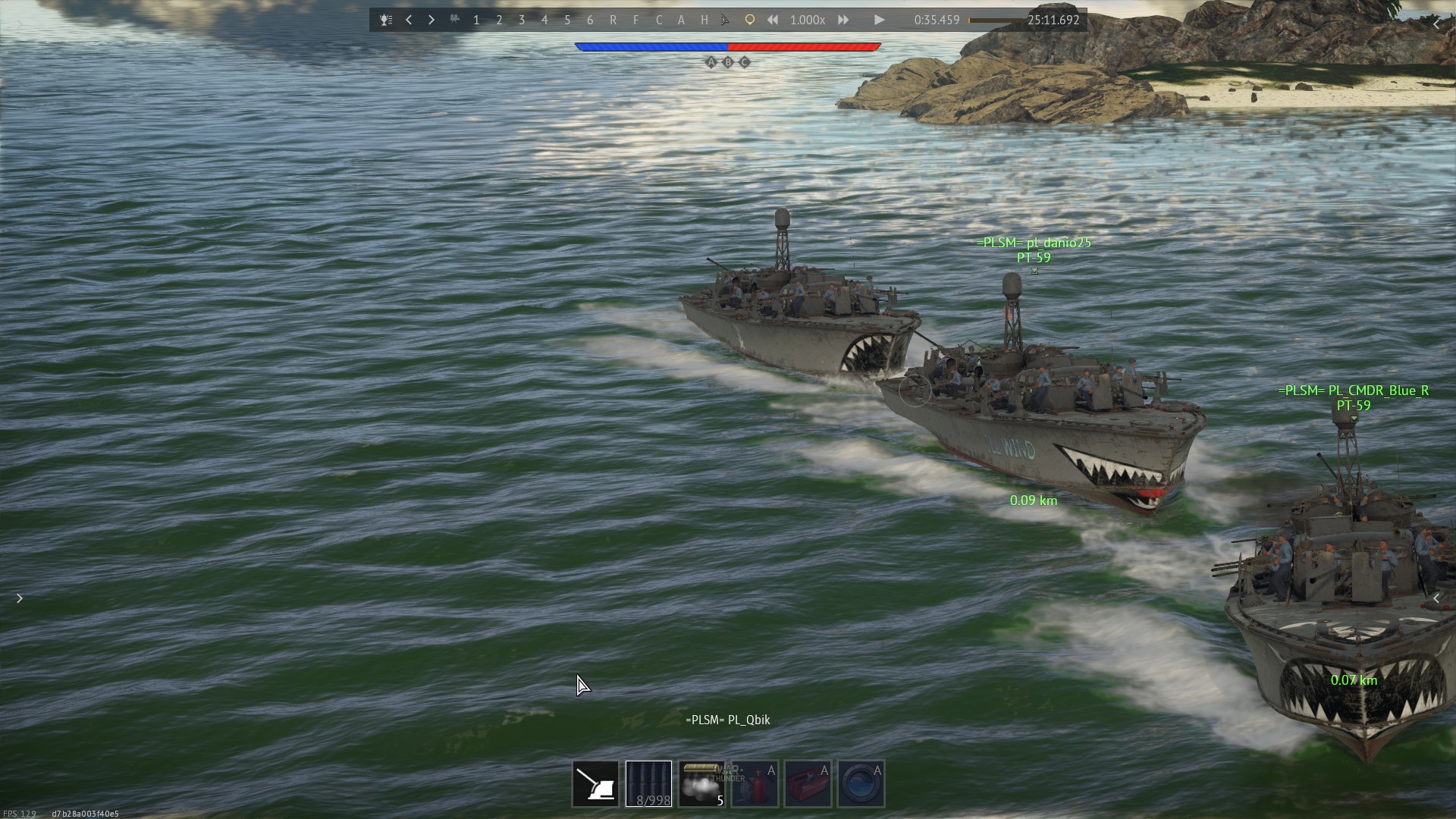Choose camera preset 1 in replay bar
The image size is (1456, 819).
[476, 20]
